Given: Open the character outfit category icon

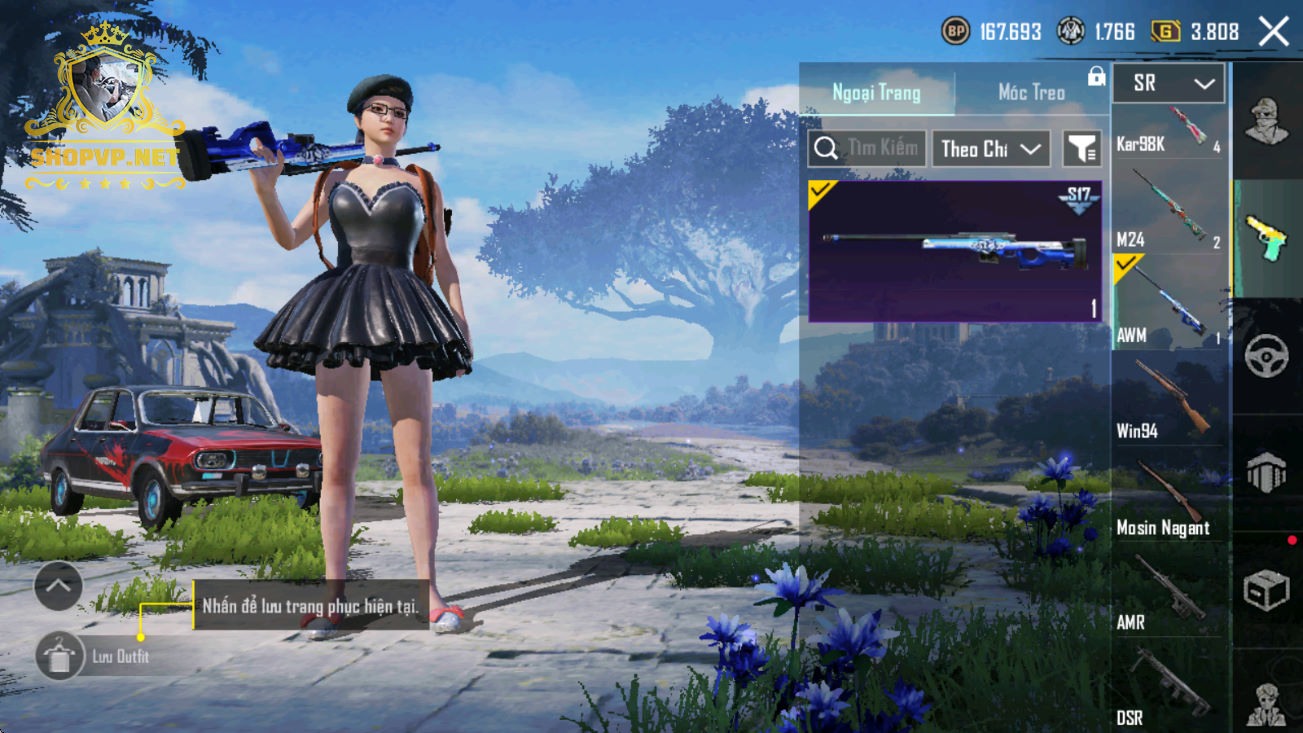Looking at the screenshot, I should (1266, 122).
